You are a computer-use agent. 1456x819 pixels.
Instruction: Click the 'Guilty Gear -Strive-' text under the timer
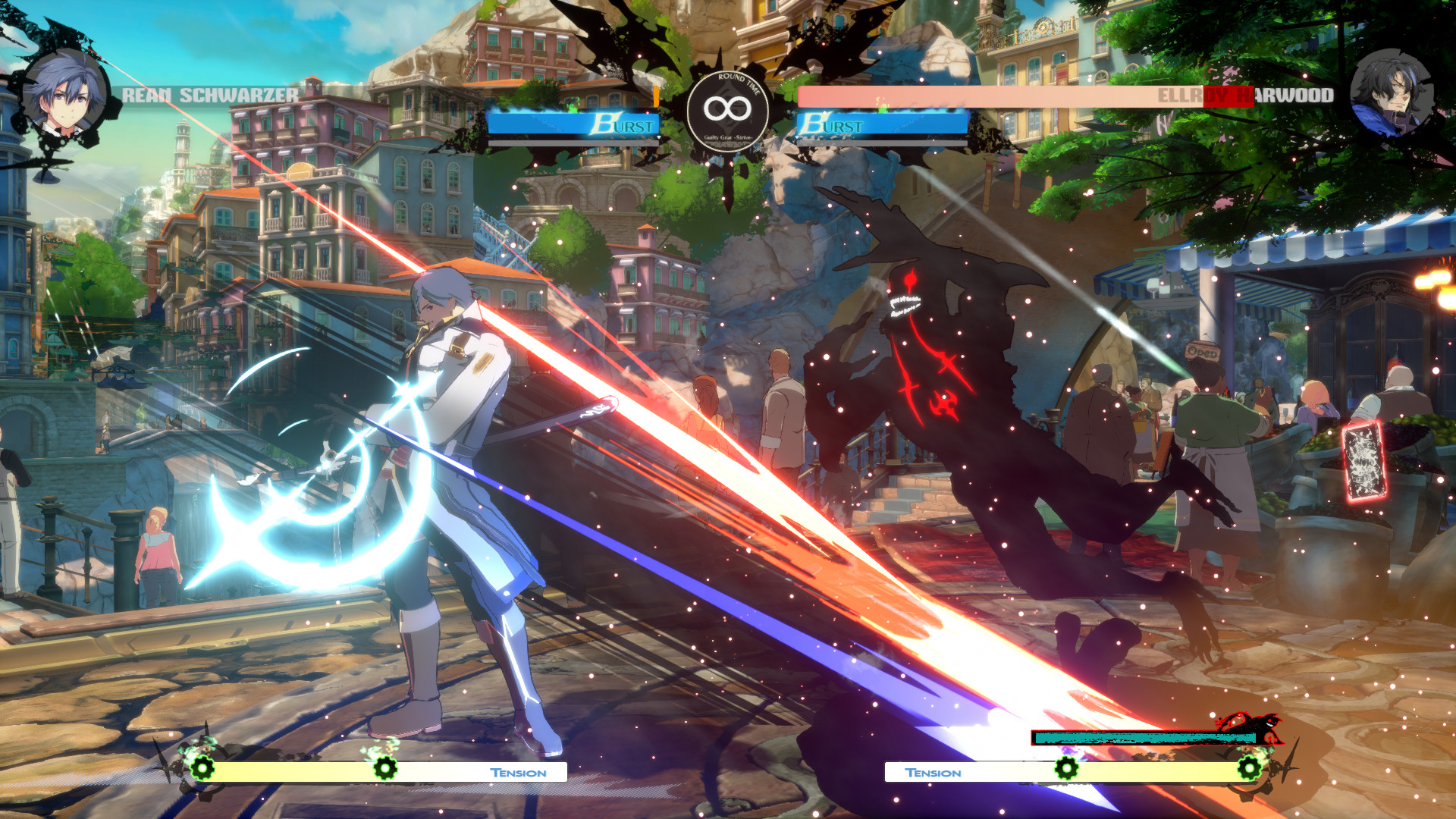pyautogui.click(x=726, y=139)
